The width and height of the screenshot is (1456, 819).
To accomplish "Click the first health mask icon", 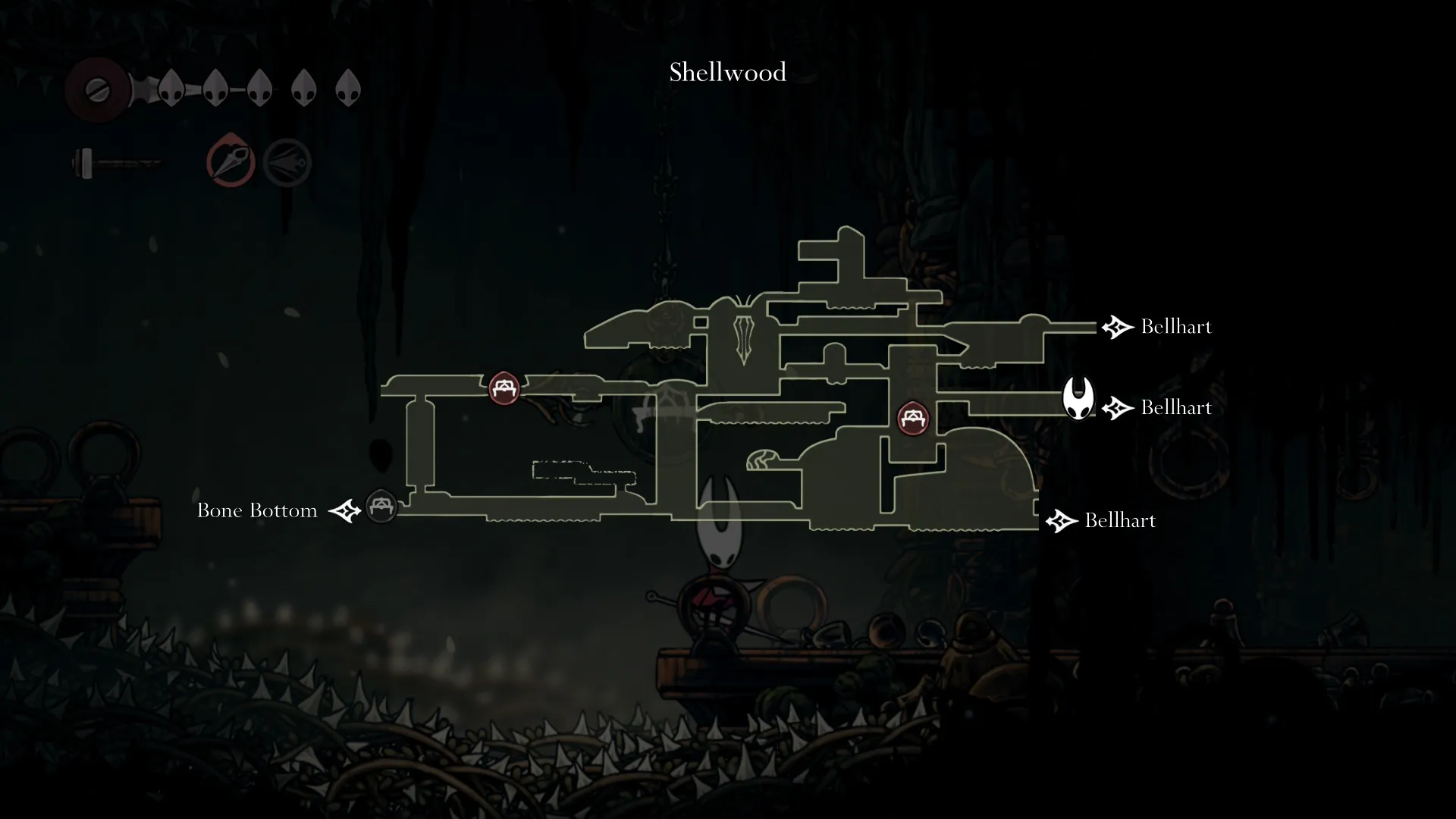I will [x=170, y=87].
